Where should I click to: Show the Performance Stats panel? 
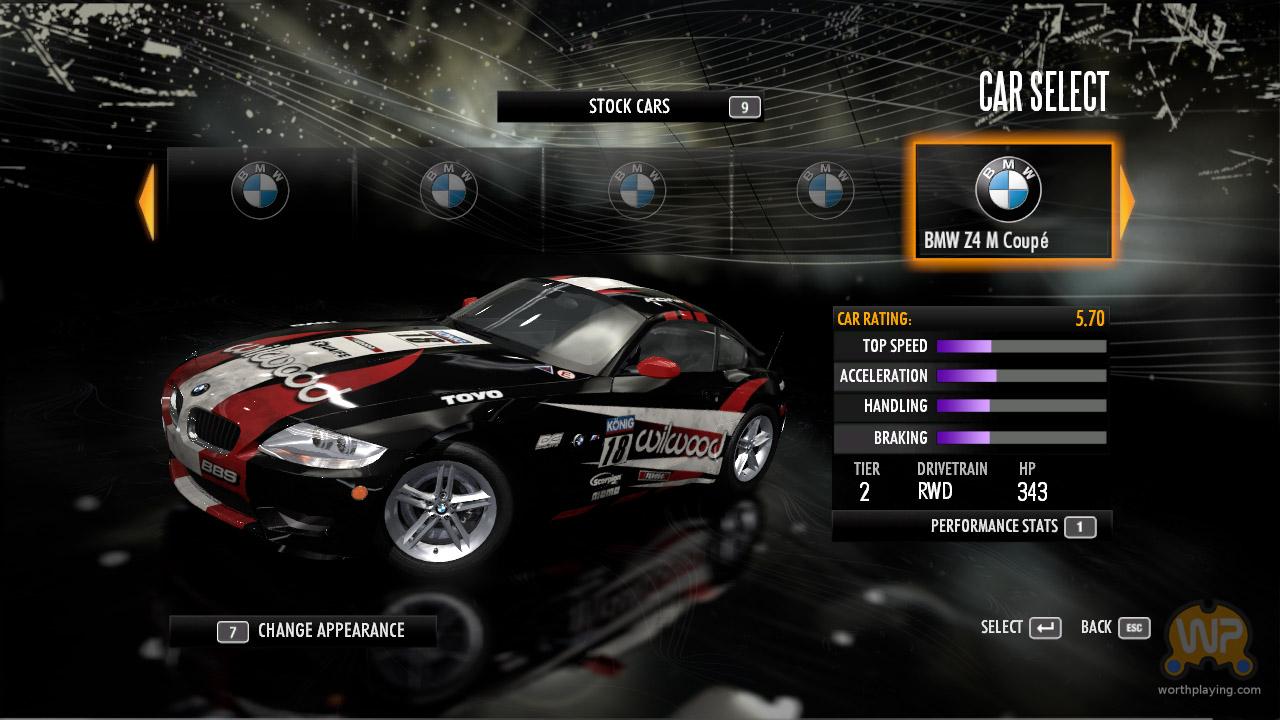(971, 526)
